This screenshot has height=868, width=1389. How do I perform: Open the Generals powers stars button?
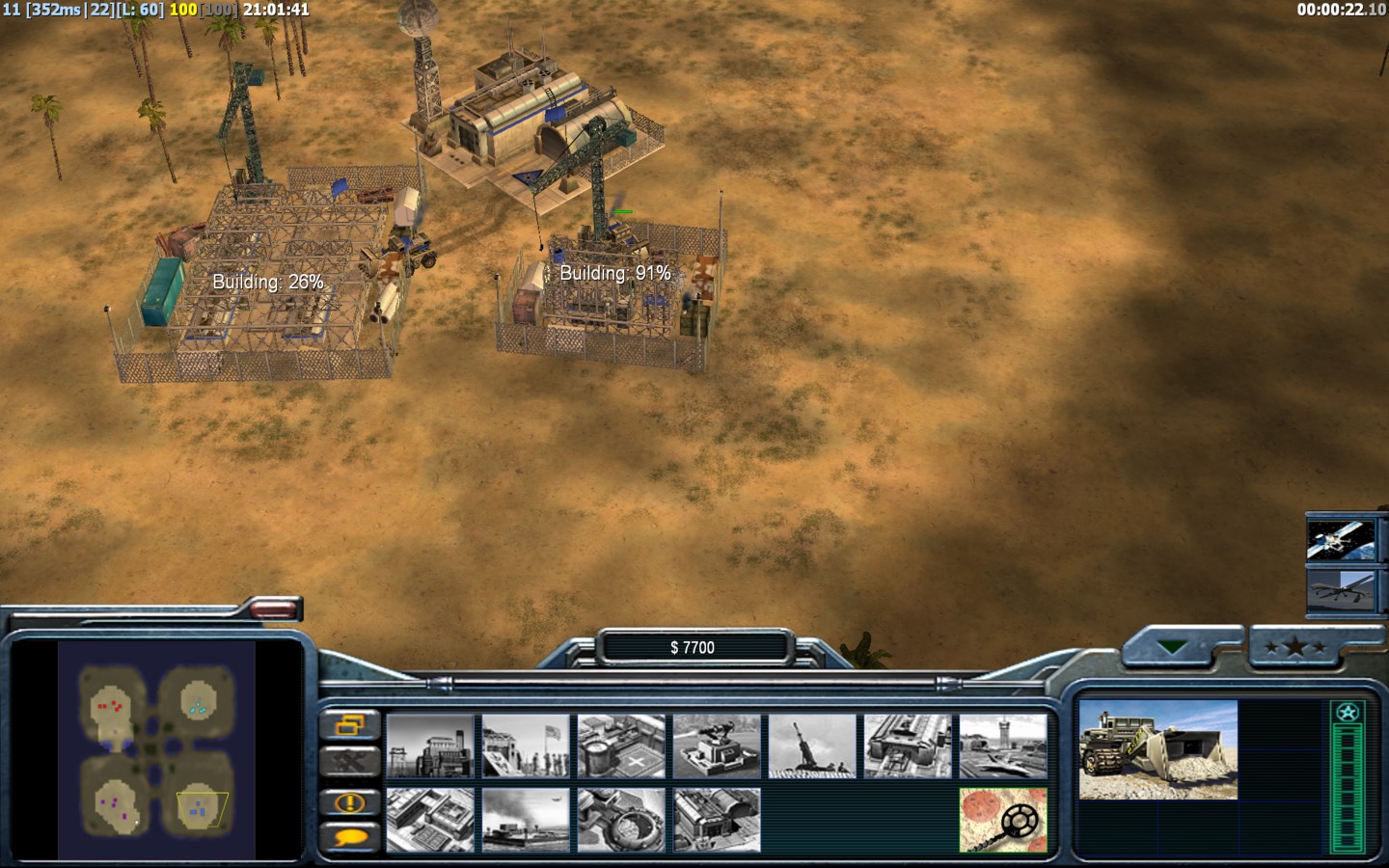pos(1295,648)
